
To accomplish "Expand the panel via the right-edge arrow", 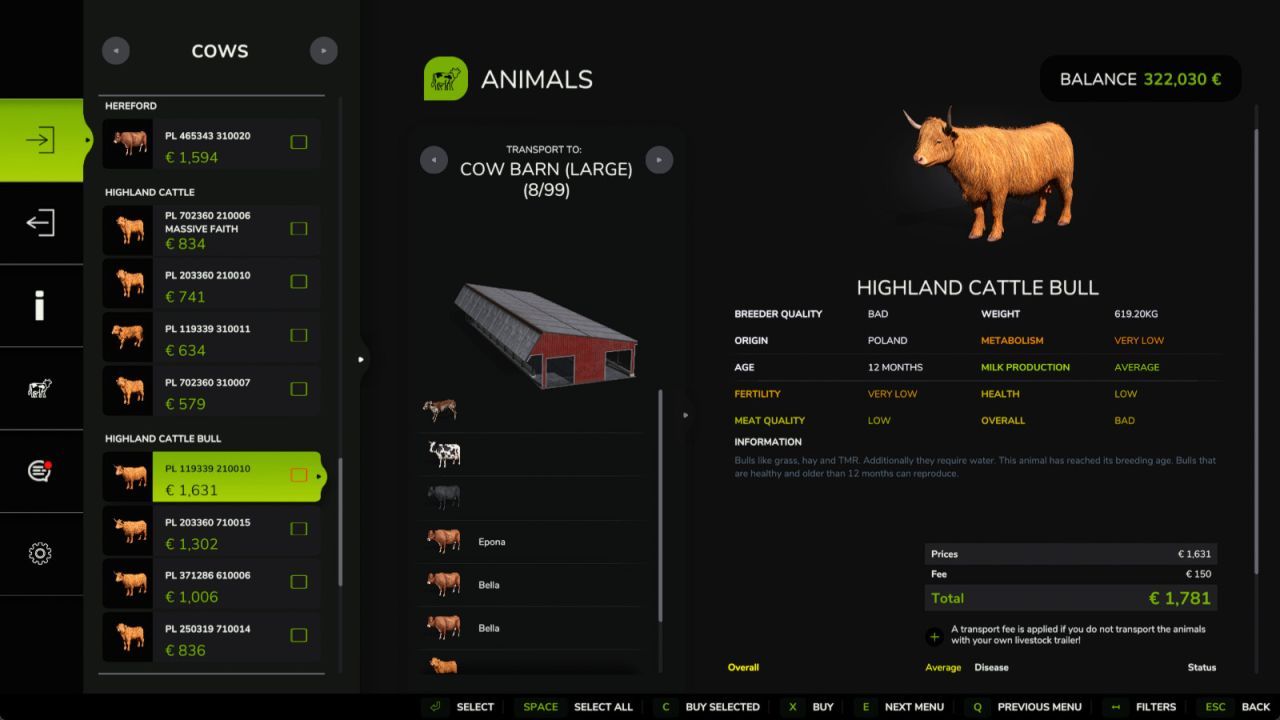I will (361, 358).
